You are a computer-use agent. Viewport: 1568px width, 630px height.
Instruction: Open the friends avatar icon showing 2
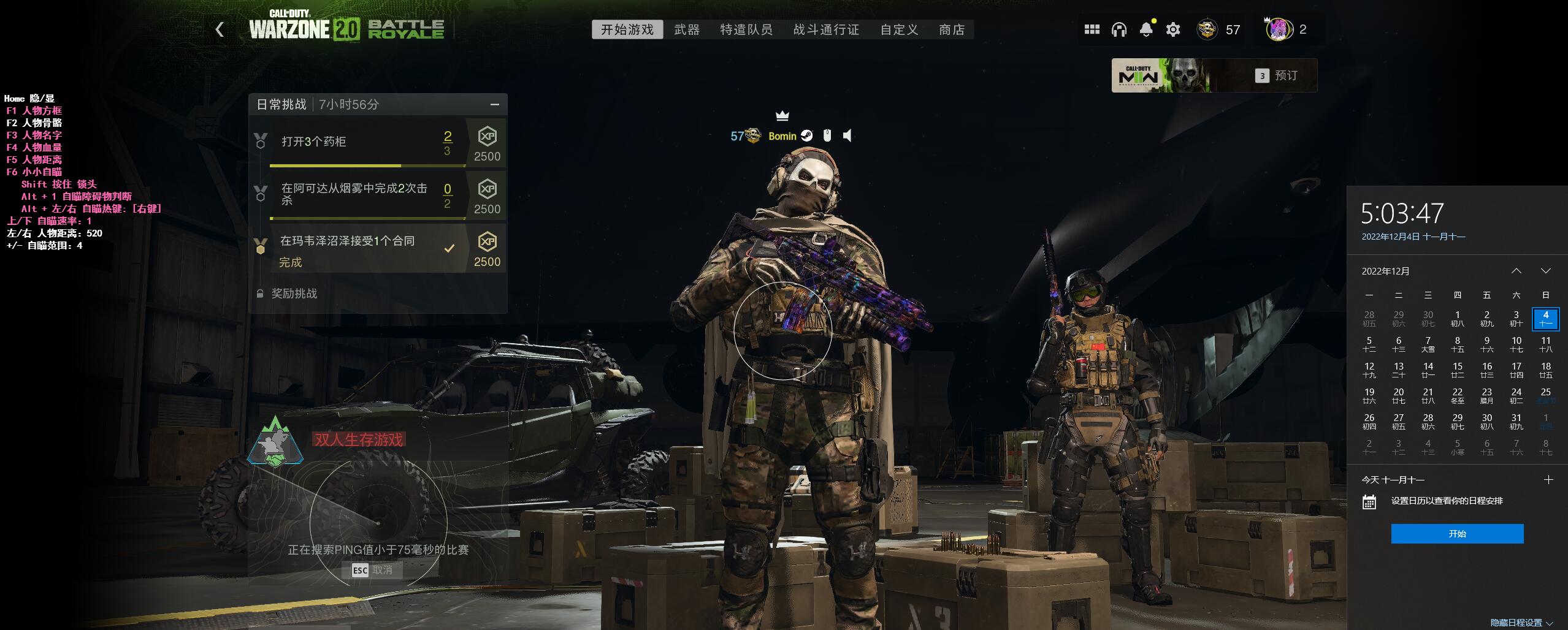[1279, 29]
